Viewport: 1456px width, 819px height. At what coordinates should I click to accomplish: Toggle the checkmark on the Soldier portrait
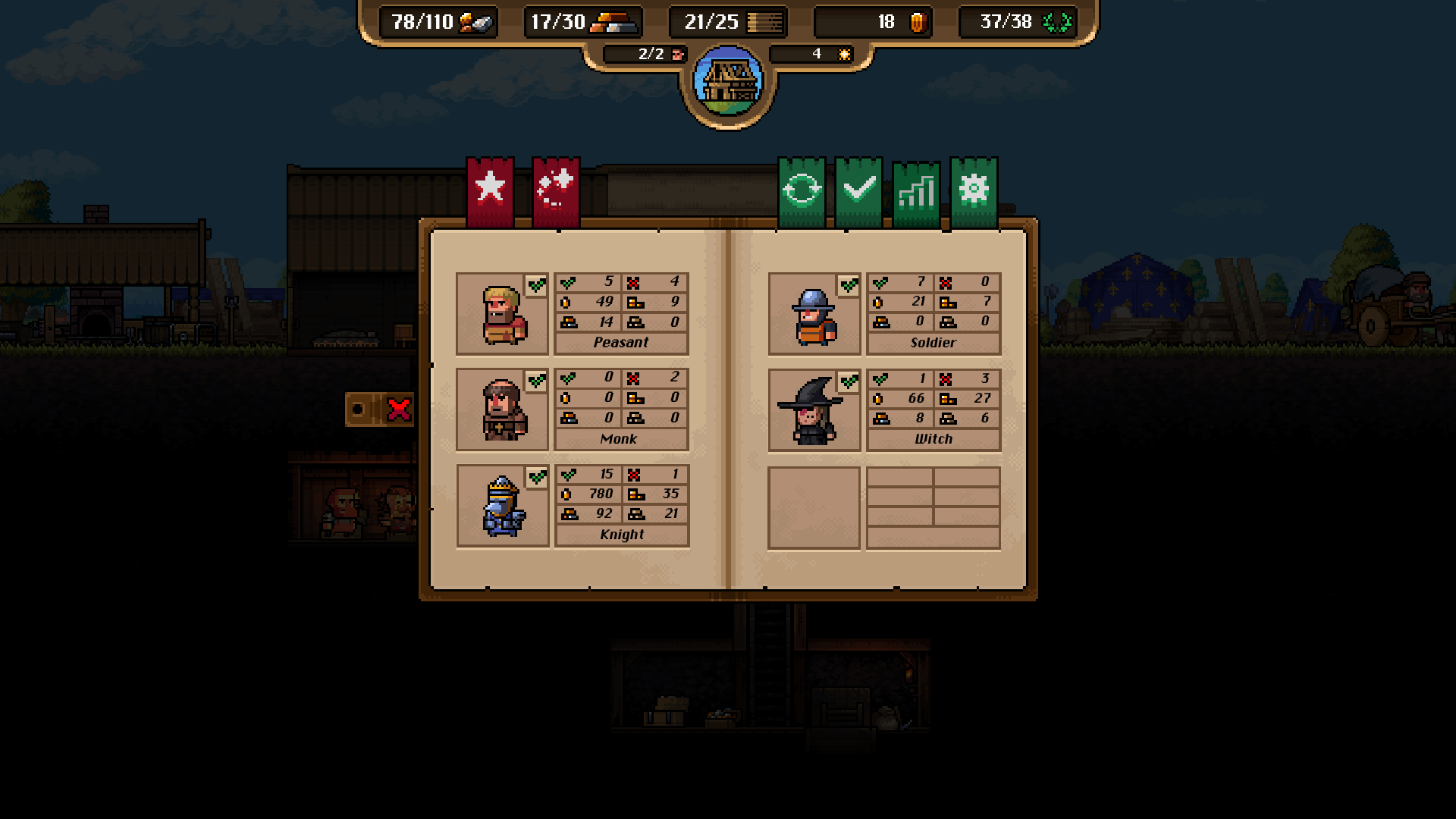(849, 286)
